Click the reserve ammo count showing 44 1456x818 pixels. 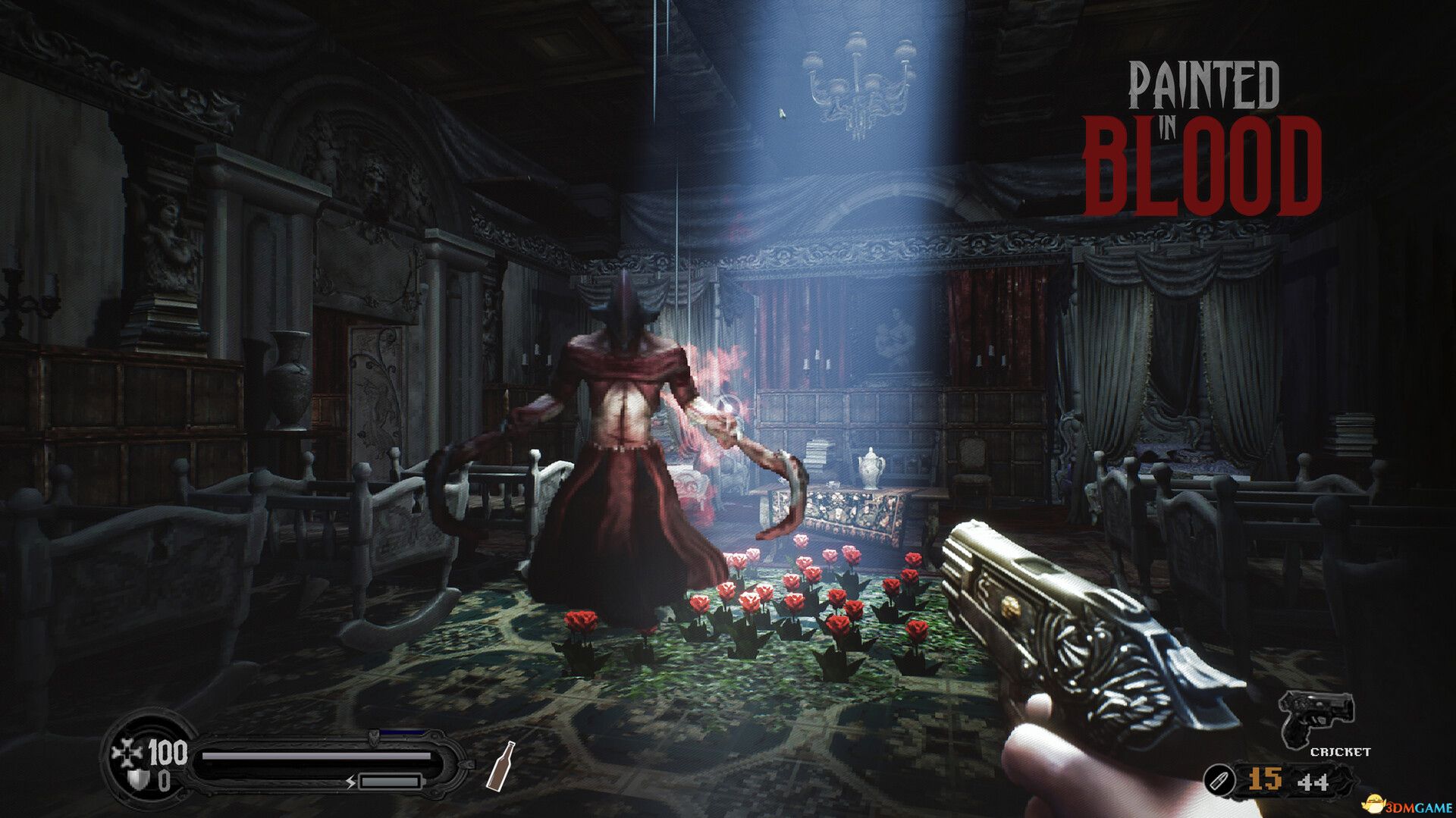(x=1313, y=782)
